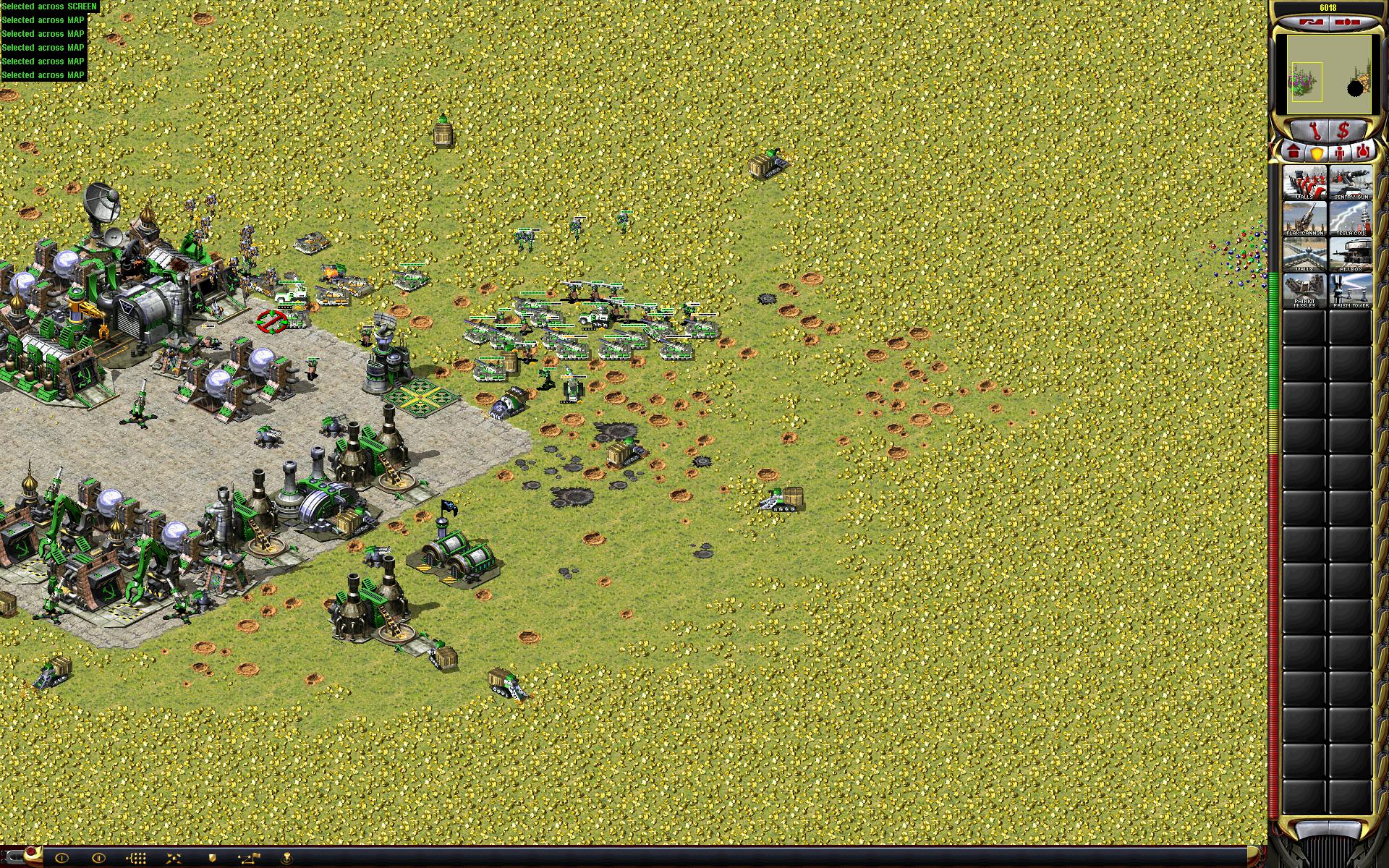Choose the Prism Tower icon
The image size is (1389, 868).
(x=1350, y=291)
